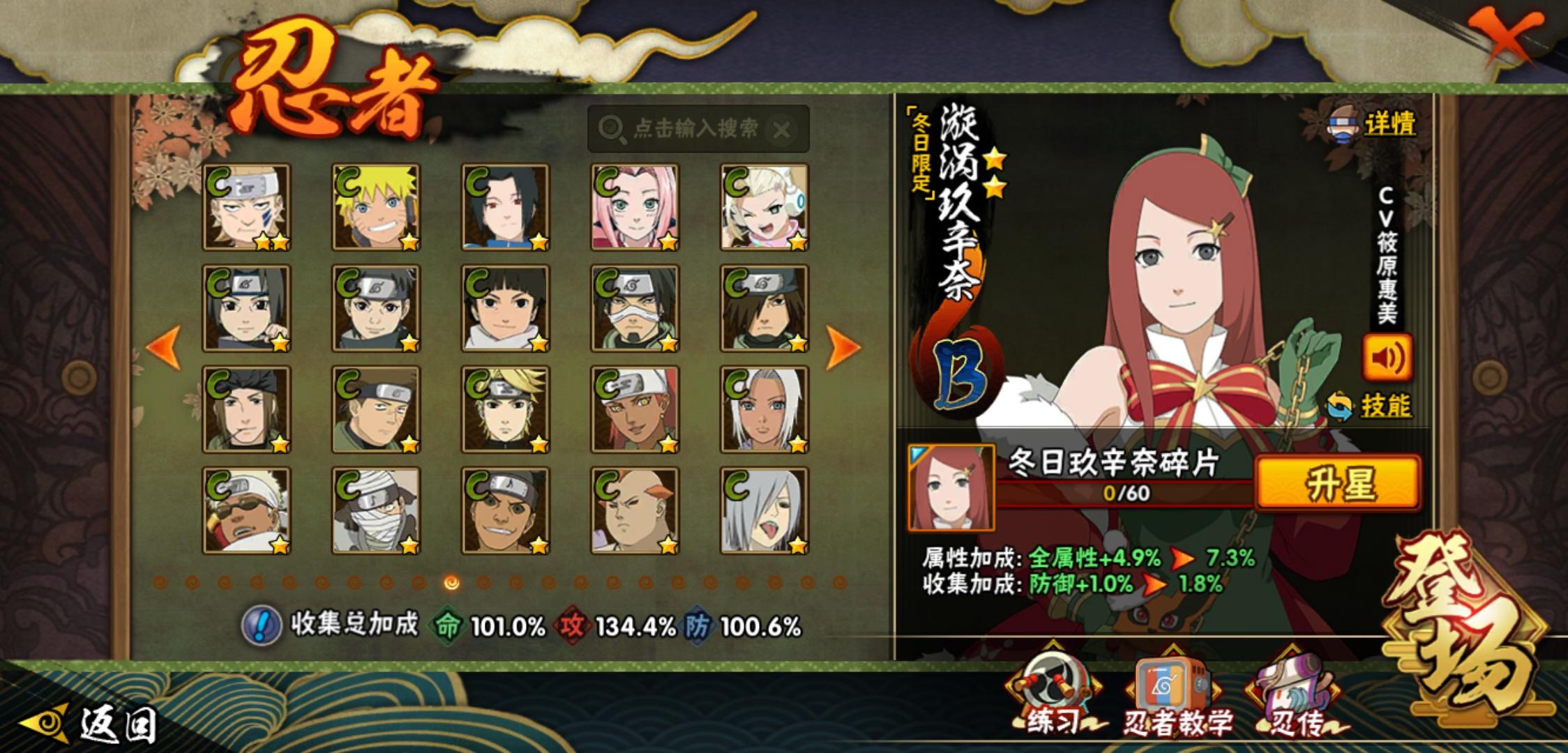Go to the previous ninja page

tap(164, 347)
